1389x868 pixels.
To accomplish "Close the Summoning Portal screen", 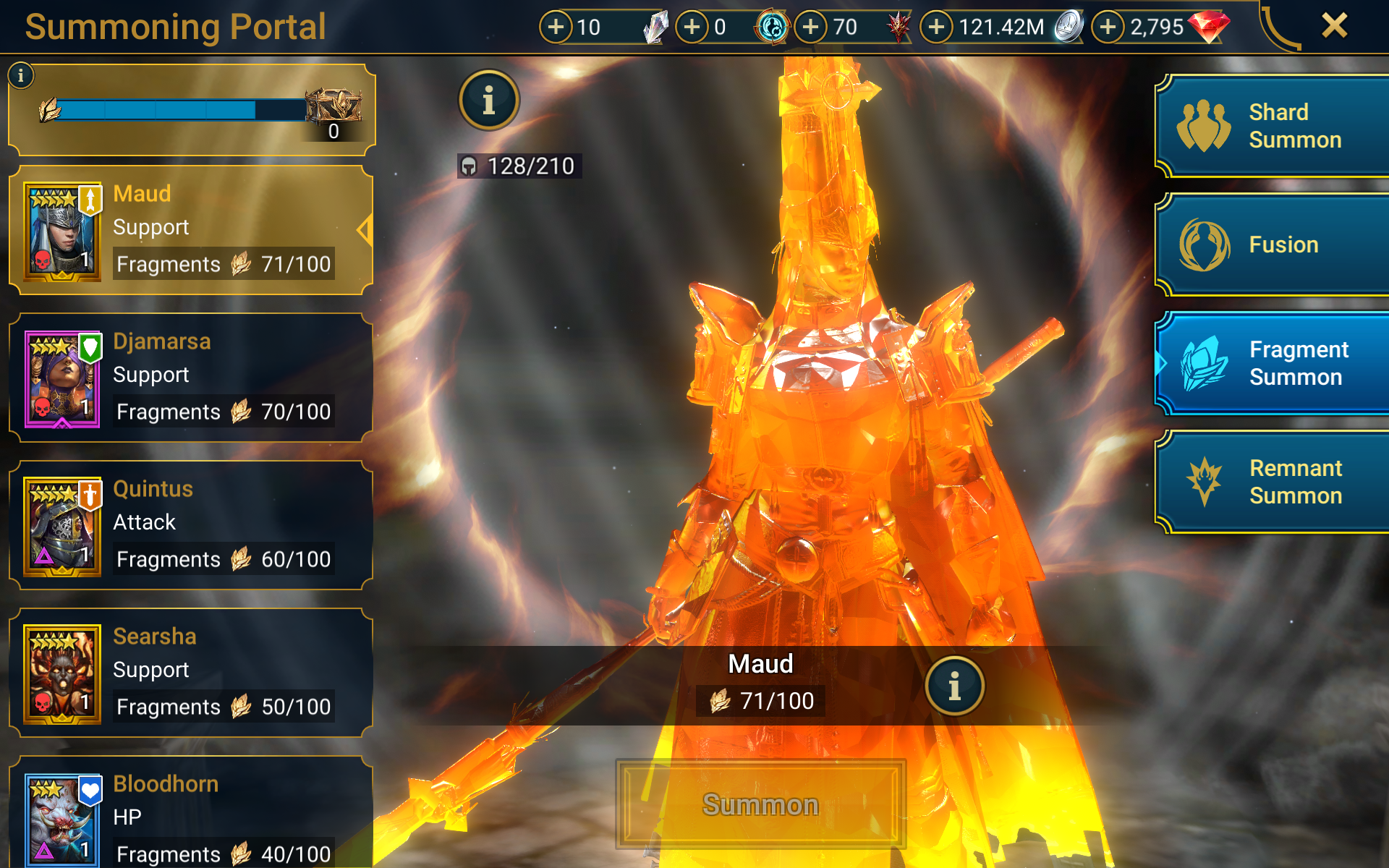I will point(1334,26).
